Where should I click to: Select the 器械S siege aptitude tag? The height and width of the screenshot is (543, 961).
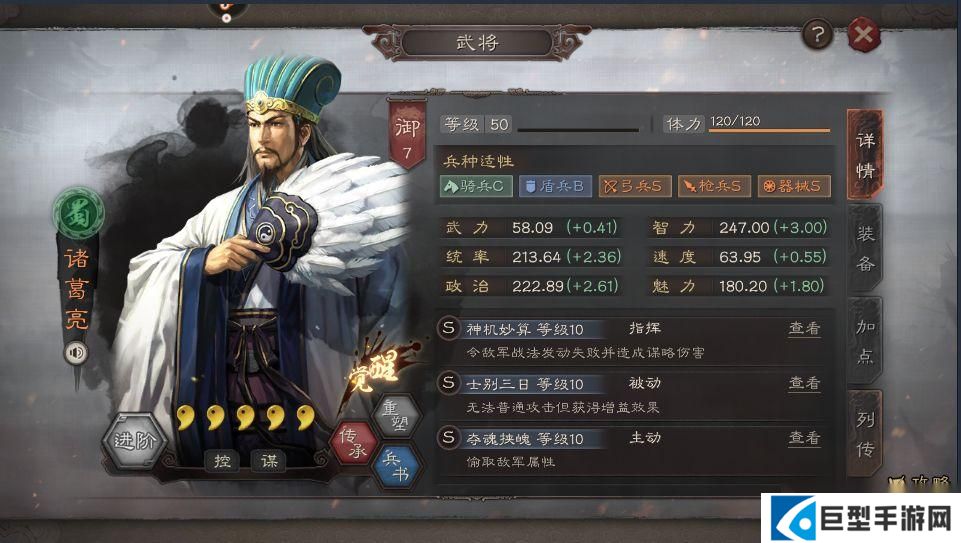[793, 186]
